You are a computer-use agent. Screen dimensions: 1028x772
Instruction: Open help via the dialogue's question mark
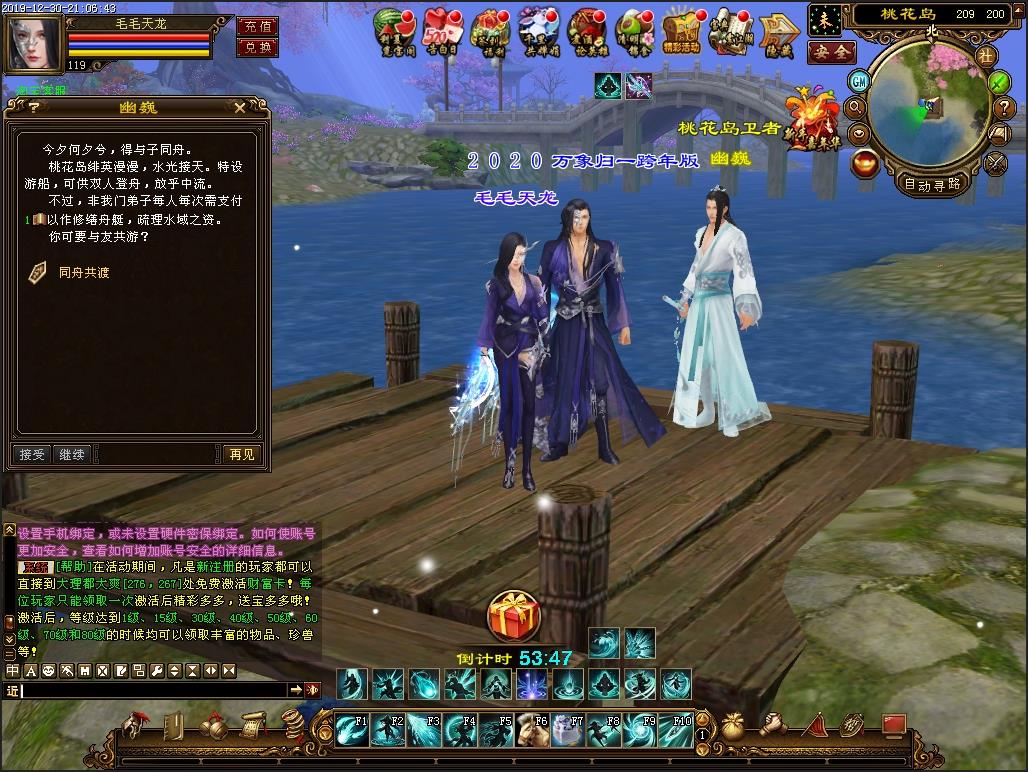32,107
